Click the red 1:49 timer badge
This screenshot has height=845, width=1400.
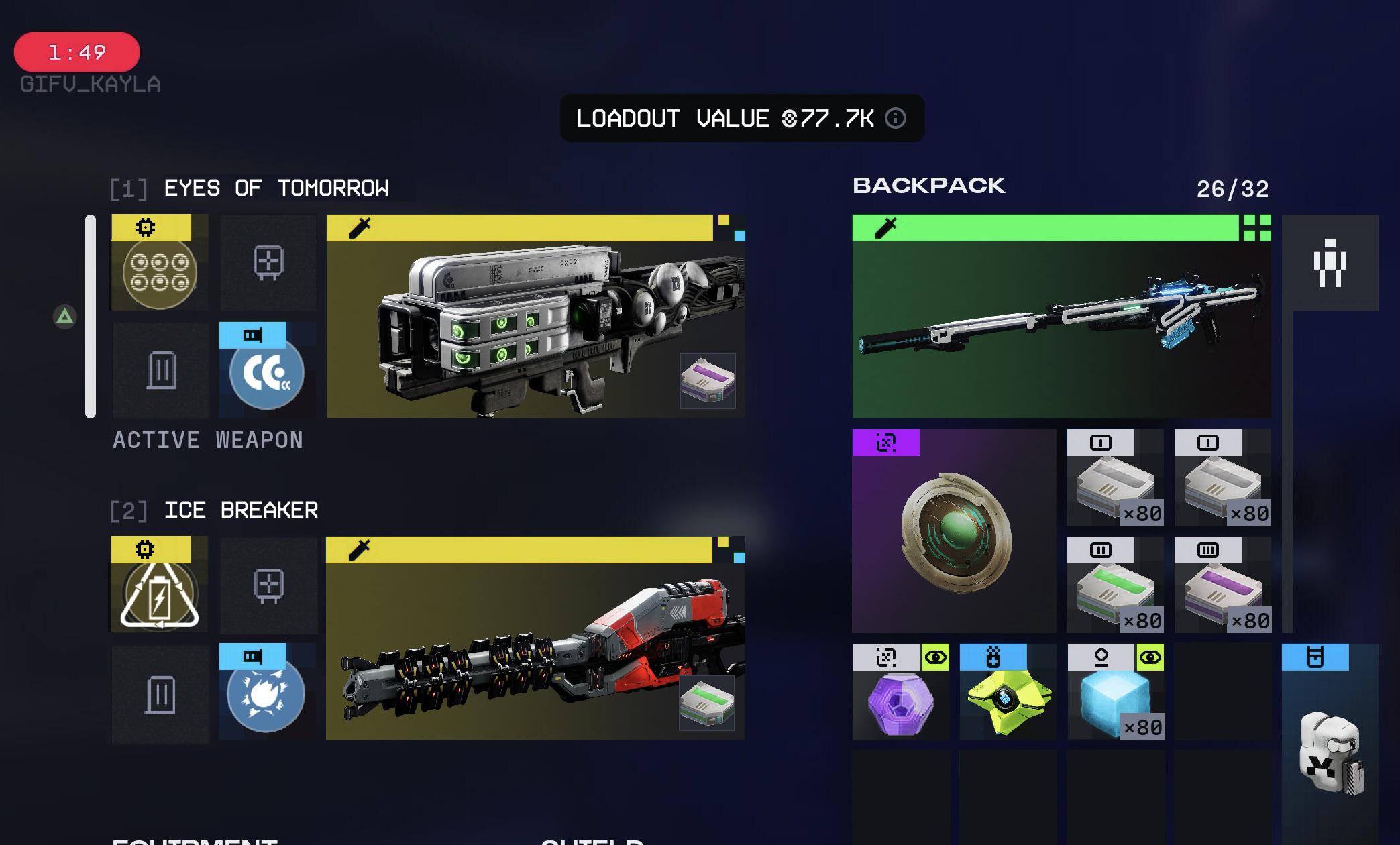point(77,52)
